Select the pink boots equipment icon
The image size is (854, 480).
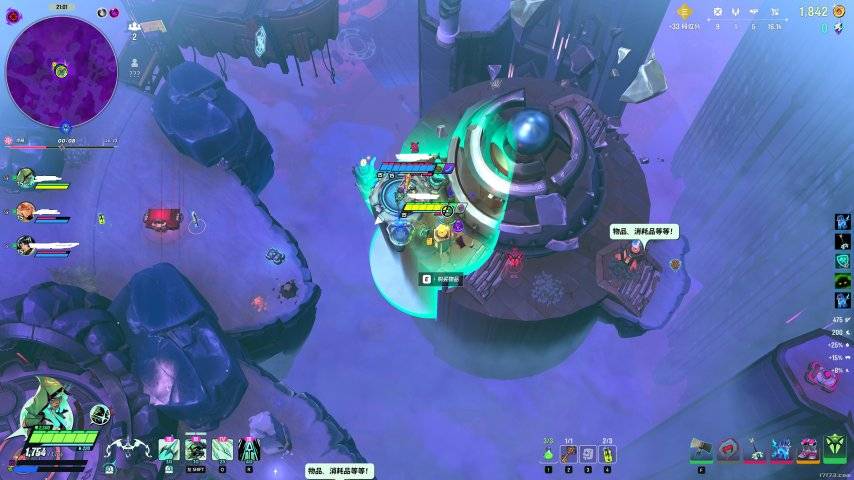(x=808, y=450)
